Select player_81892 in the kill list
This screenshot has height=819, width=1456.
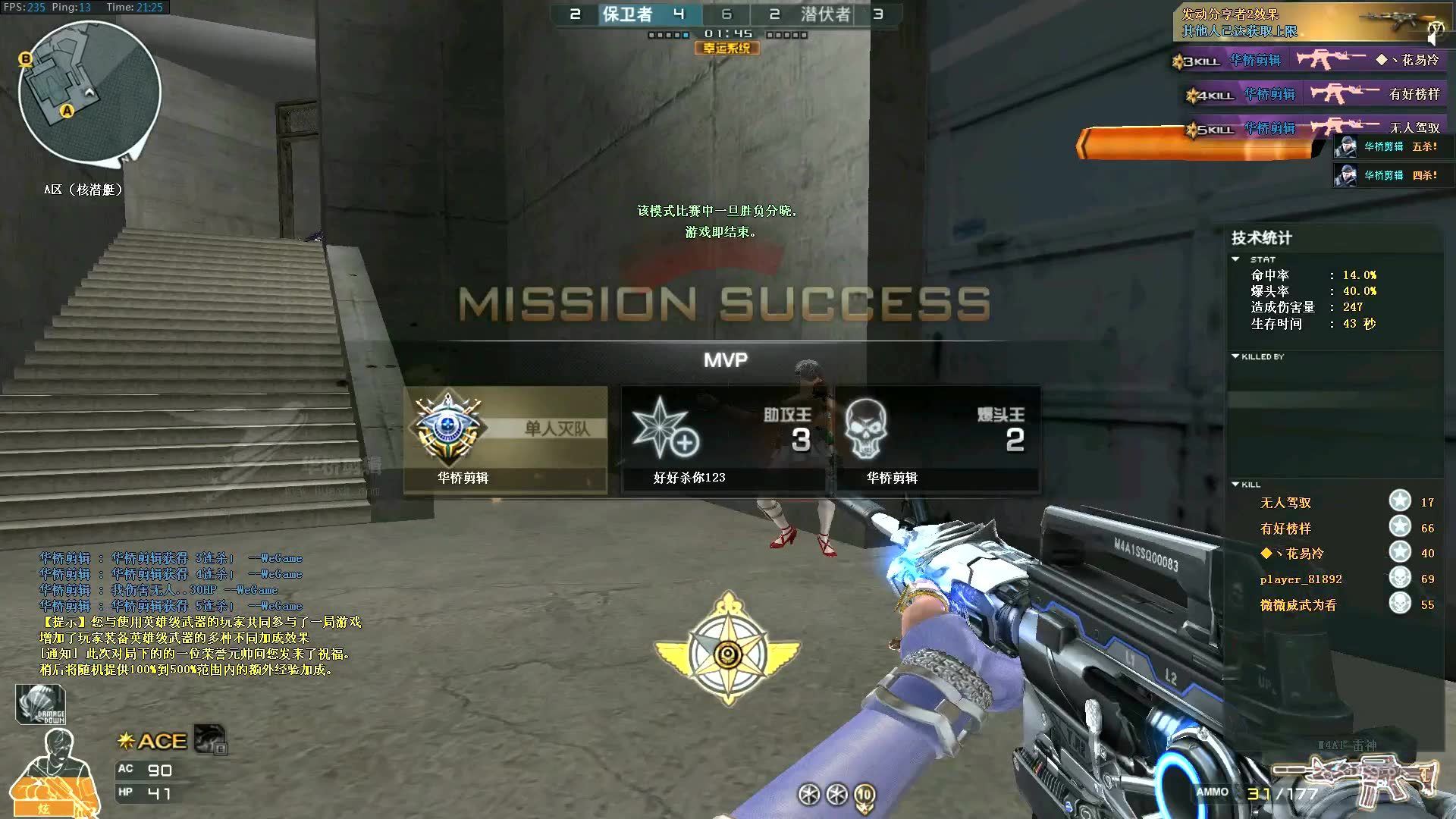point(1301,579)
